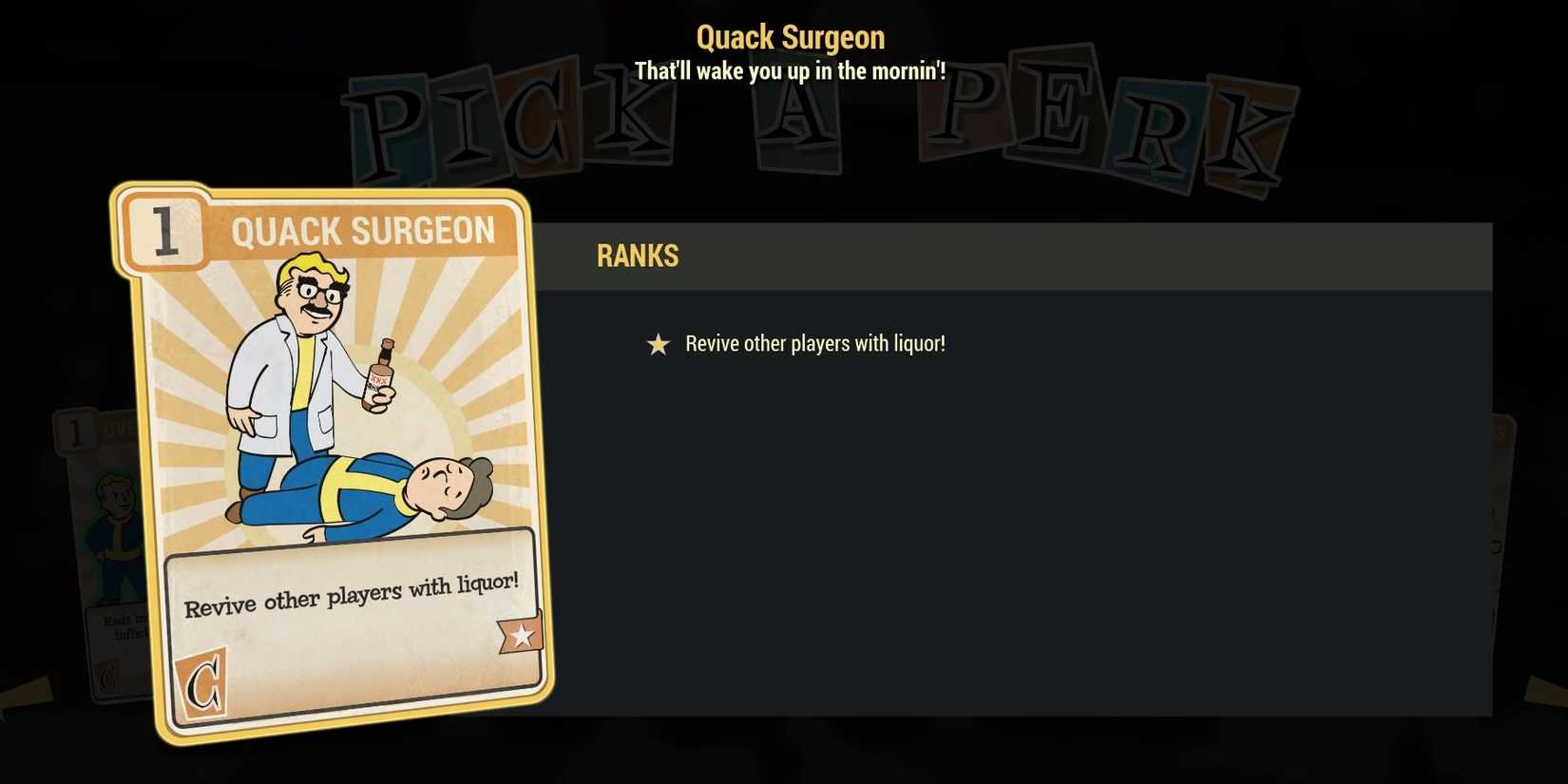Click the "Quack Surgeon" title text
The image size is (1568, 784).
pos(791,36)
